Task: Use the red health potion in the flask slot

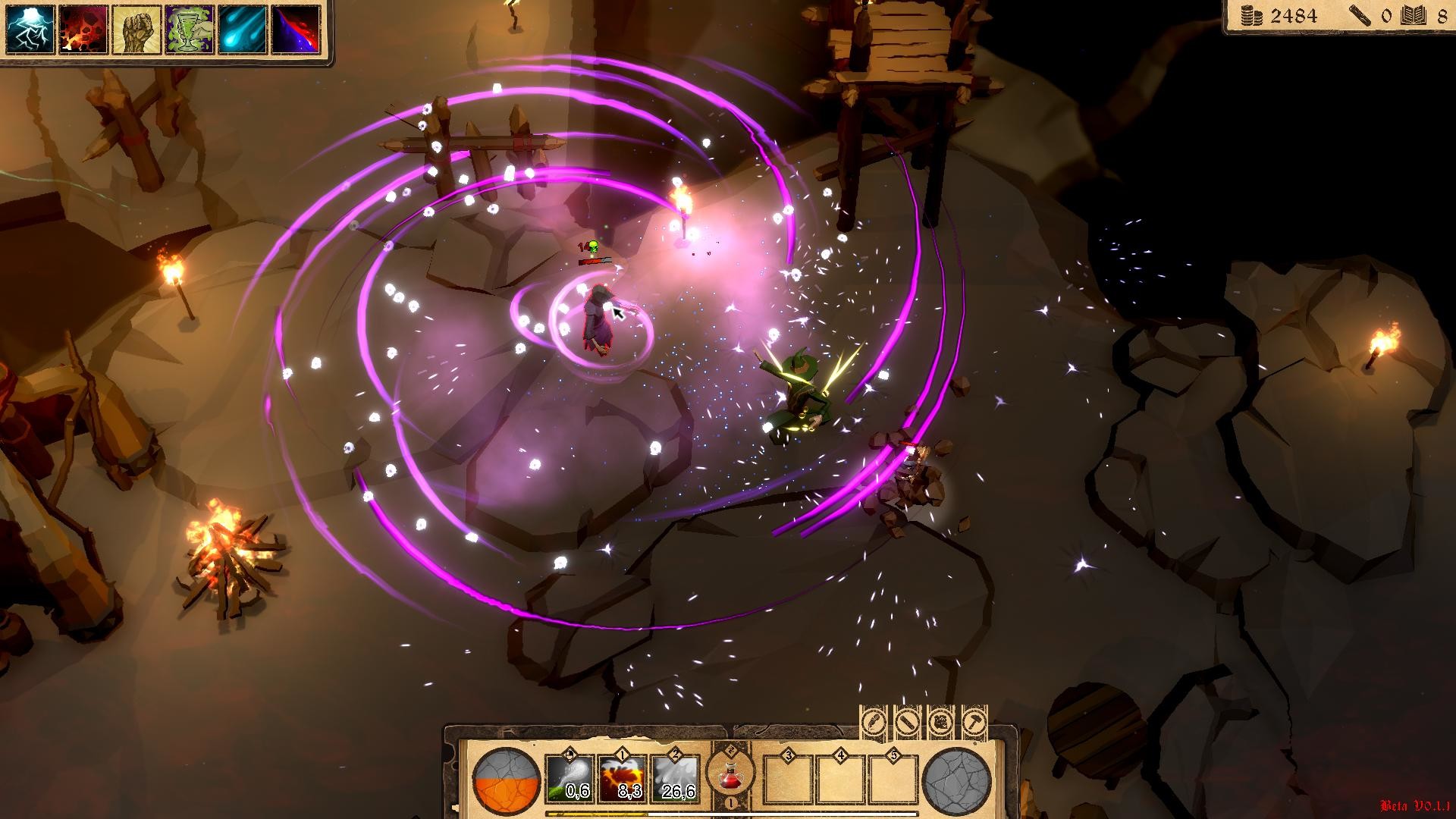Action: pyautogui.click(x=730, y=777)
